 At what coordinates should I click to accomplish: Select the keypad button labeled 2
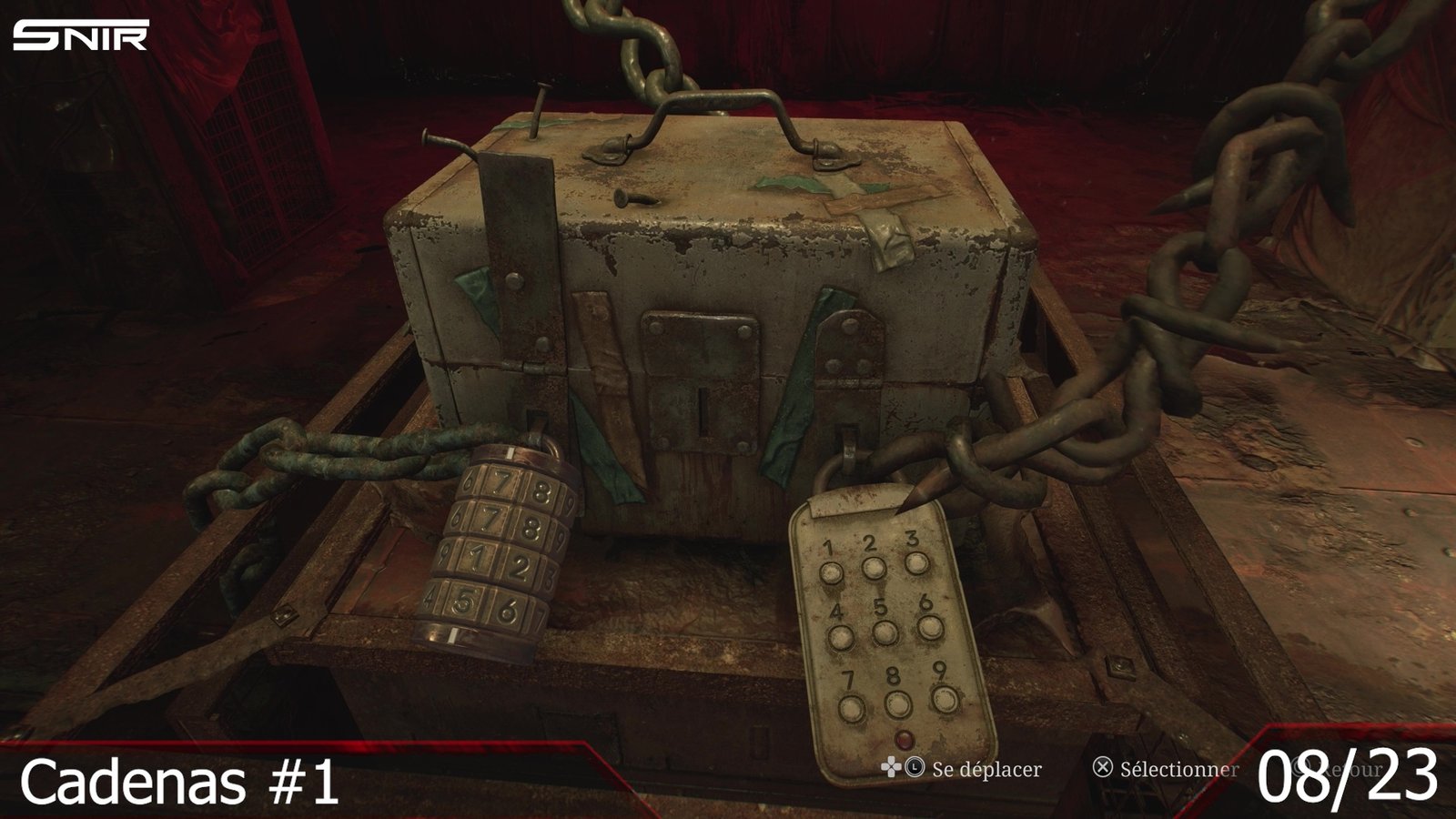tap(874, 568)
